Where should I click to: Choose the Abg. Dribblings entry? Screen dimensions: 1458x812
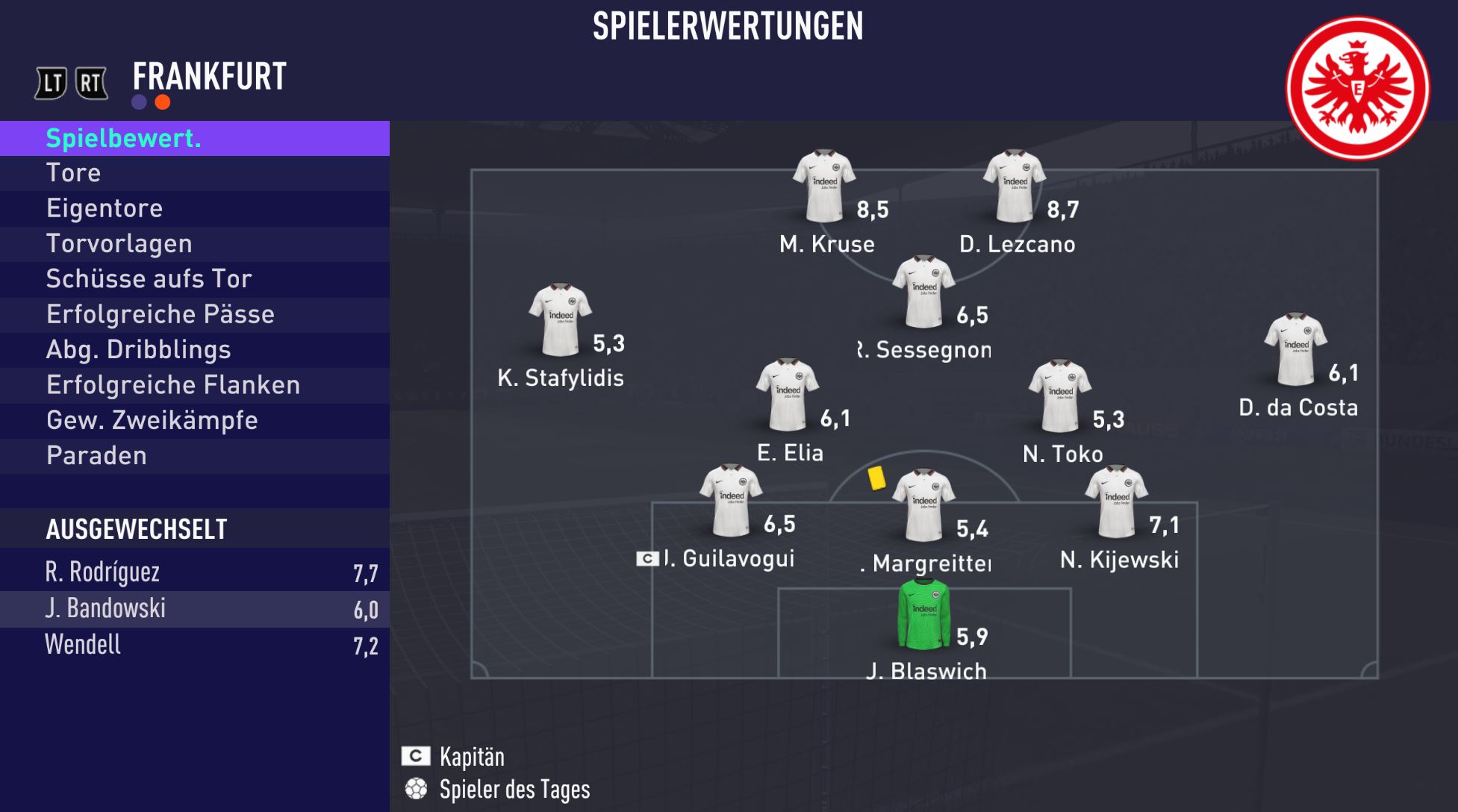point(194,349)
